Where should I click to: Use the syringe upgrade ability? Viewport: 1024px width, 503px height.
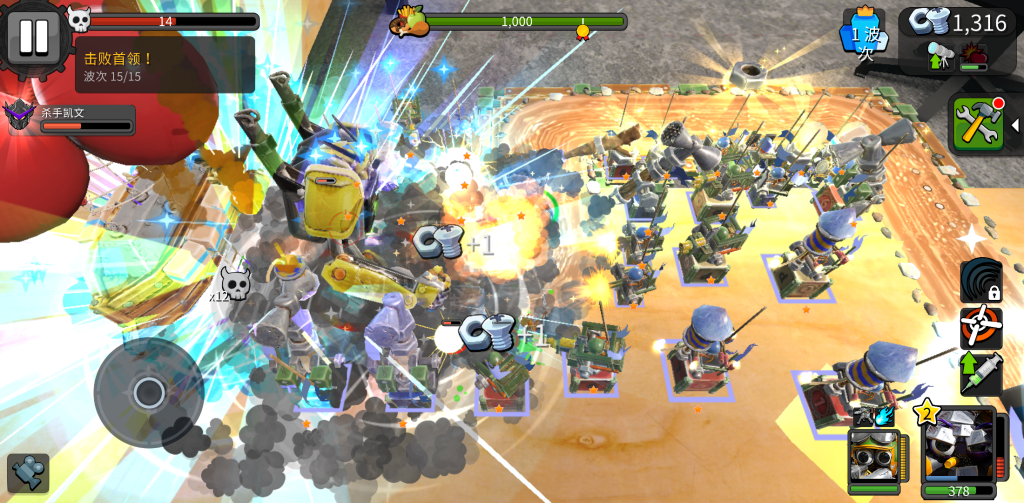(981, 373)
